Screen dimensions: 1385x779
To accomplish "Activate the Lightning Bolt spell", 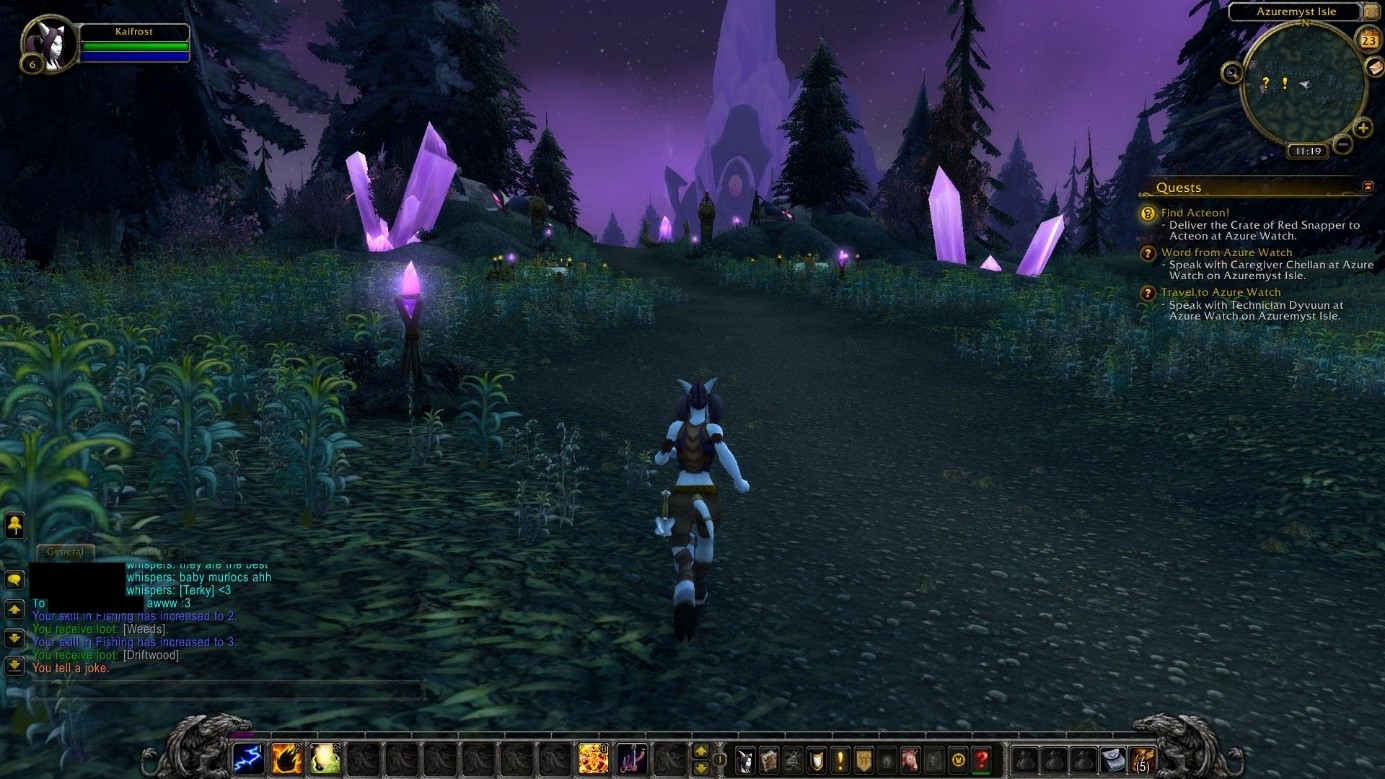I will 249,759.
